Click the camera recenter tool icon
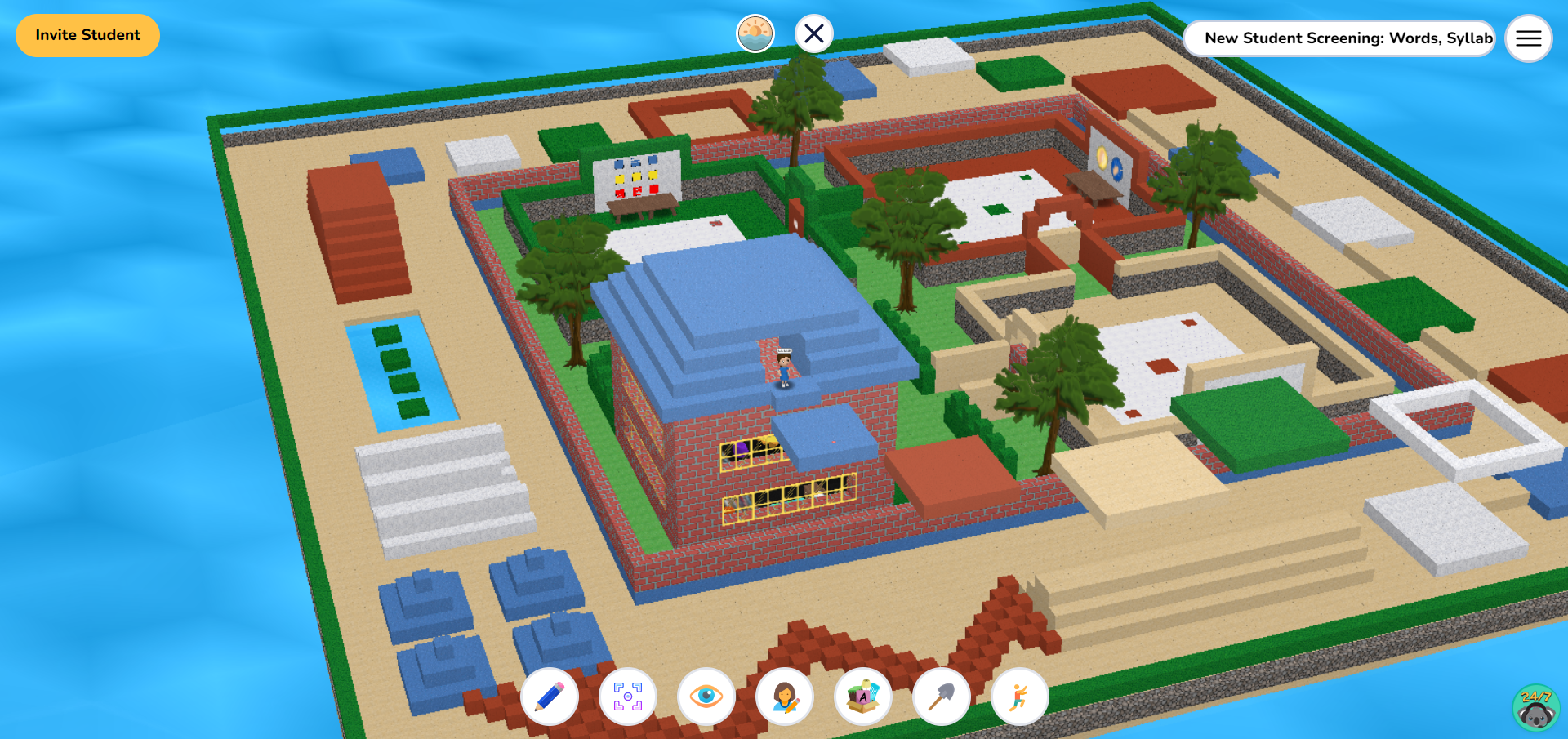 click(x=627, y=696)
